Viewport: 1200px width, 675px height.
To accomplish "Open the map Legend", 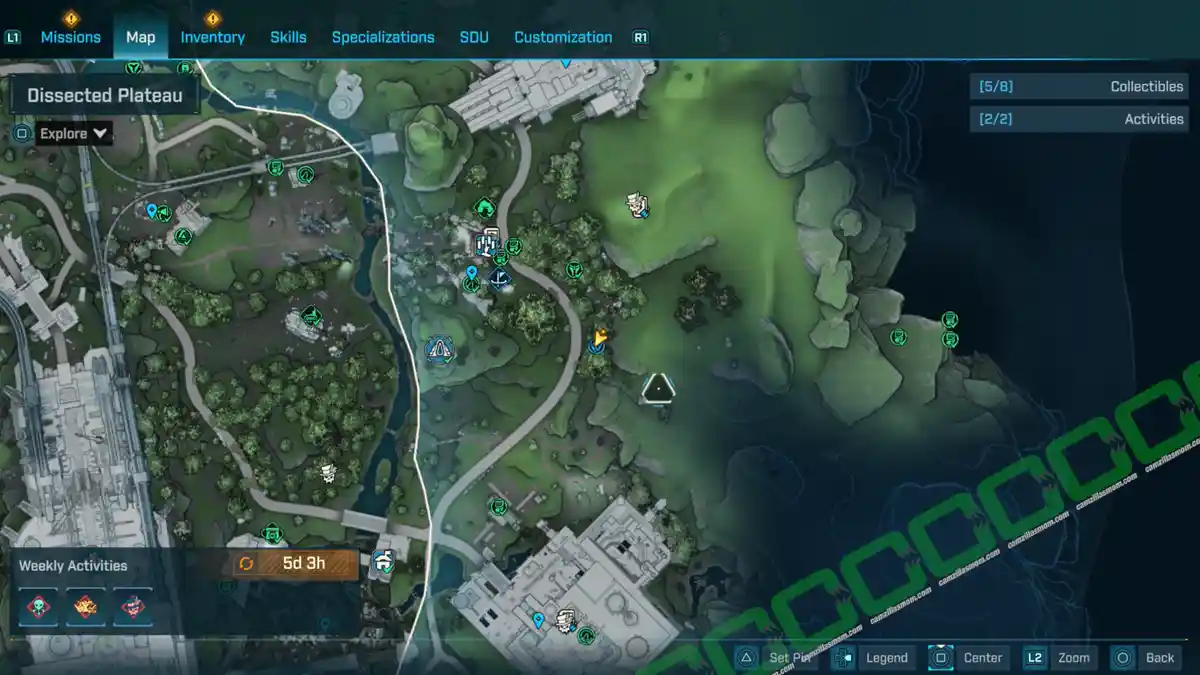I will 874,657.
